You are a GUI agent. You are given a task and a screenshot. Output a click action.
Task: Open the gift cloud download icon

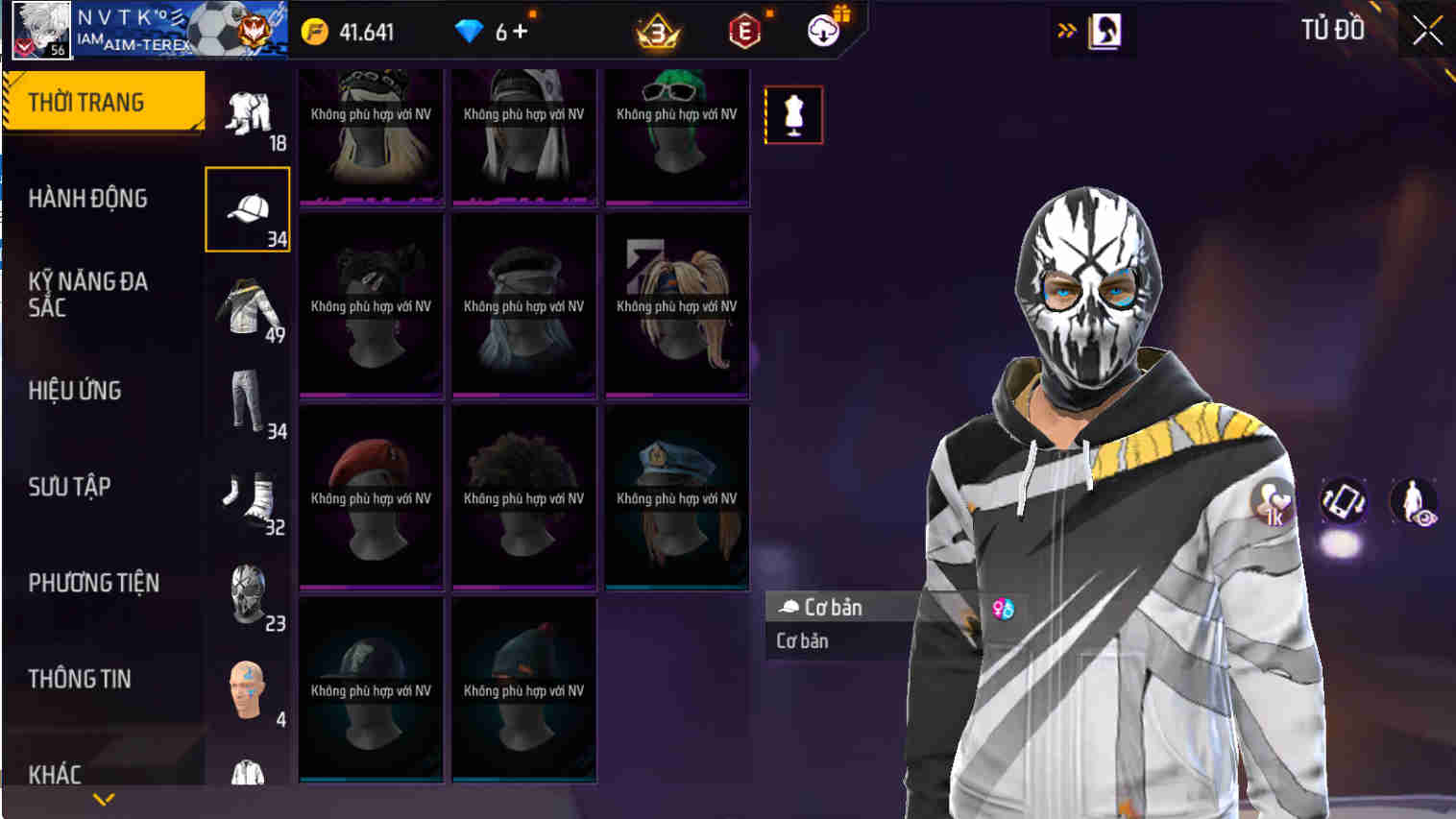click(x=823, y=29)
